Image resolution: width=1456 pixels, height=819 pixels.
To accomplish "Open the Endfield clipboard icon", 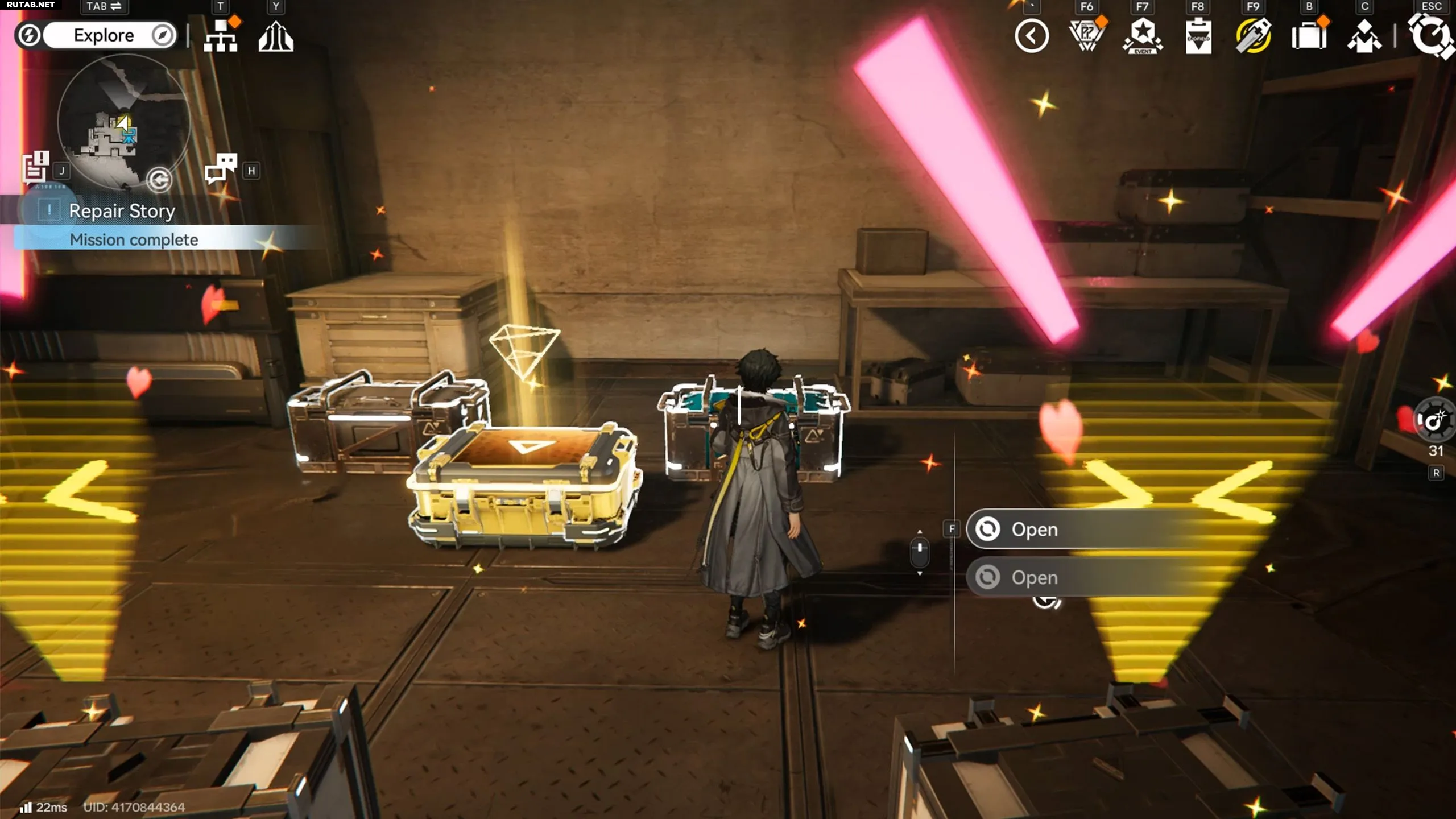I will (x=1198, y=36).
